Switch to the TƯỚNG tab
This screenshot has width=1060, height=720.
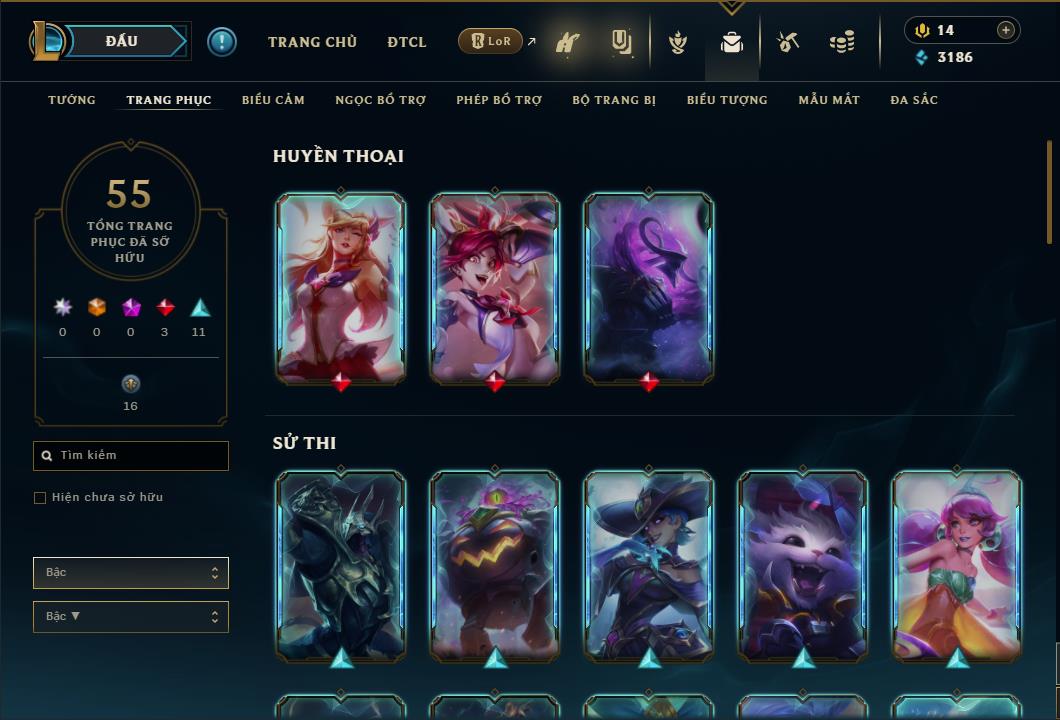click(72, 100)
